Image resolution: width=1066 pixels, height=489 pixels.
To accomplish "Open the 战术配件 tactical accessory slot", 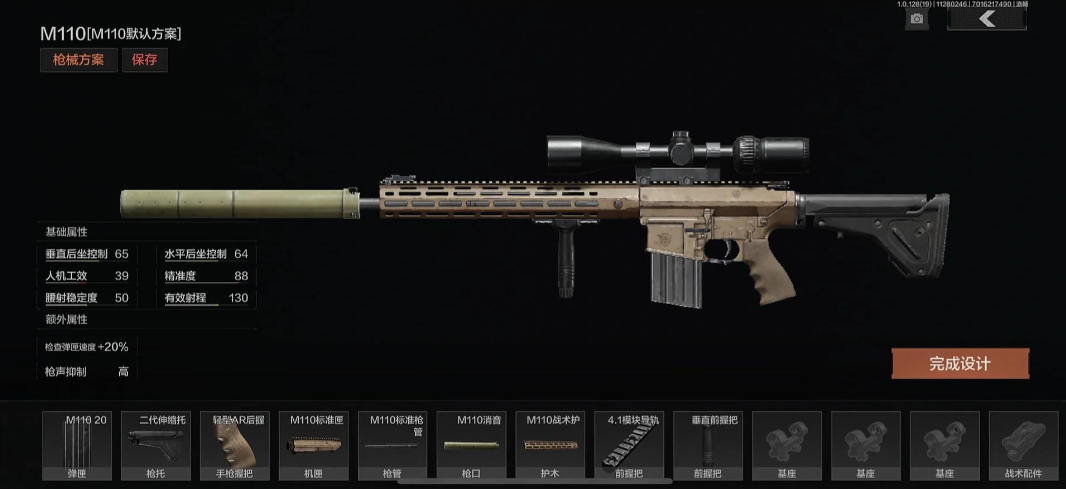I will (1023, 446).
